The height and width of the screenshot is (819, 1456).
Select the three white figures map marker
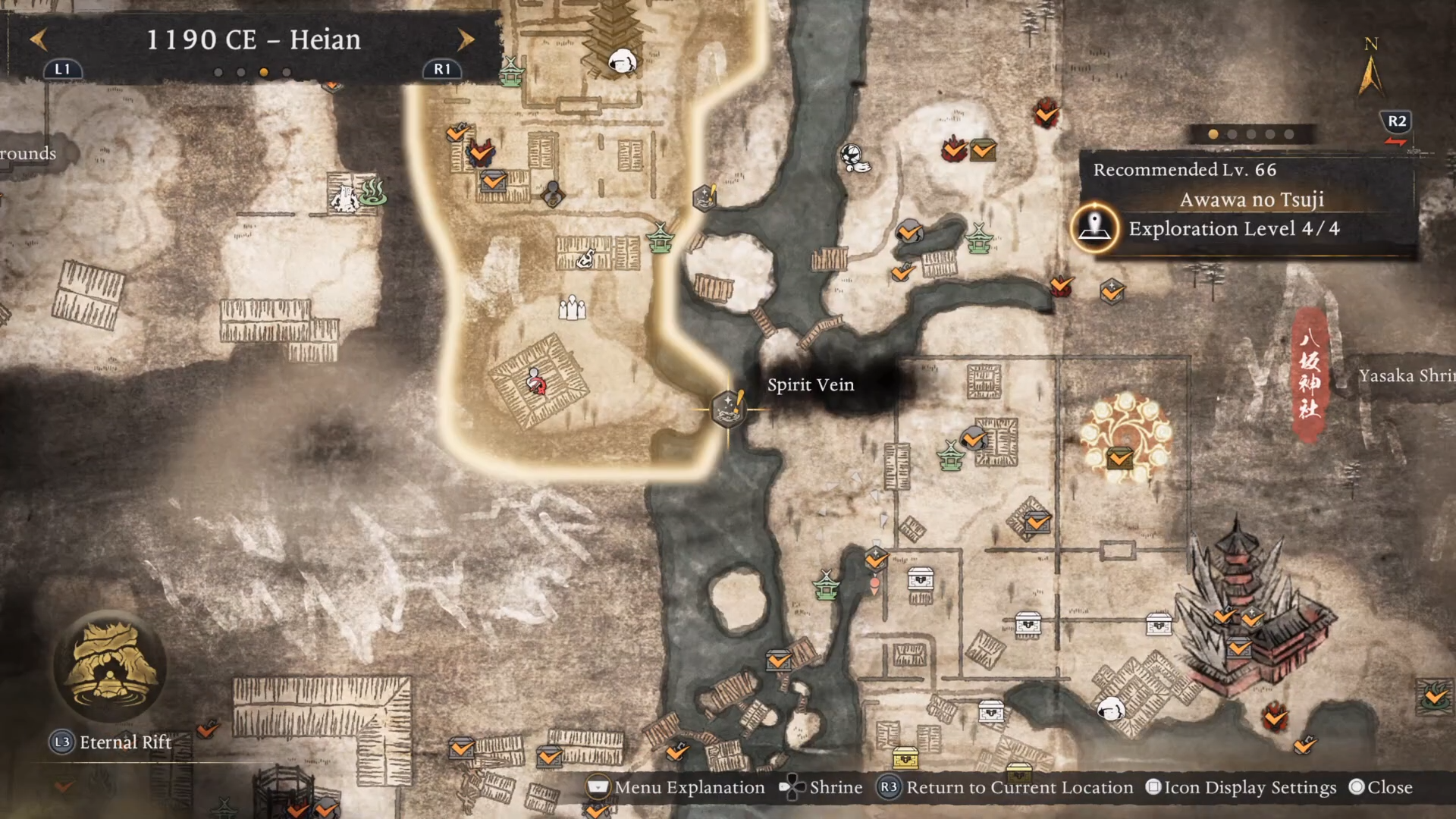572,308
